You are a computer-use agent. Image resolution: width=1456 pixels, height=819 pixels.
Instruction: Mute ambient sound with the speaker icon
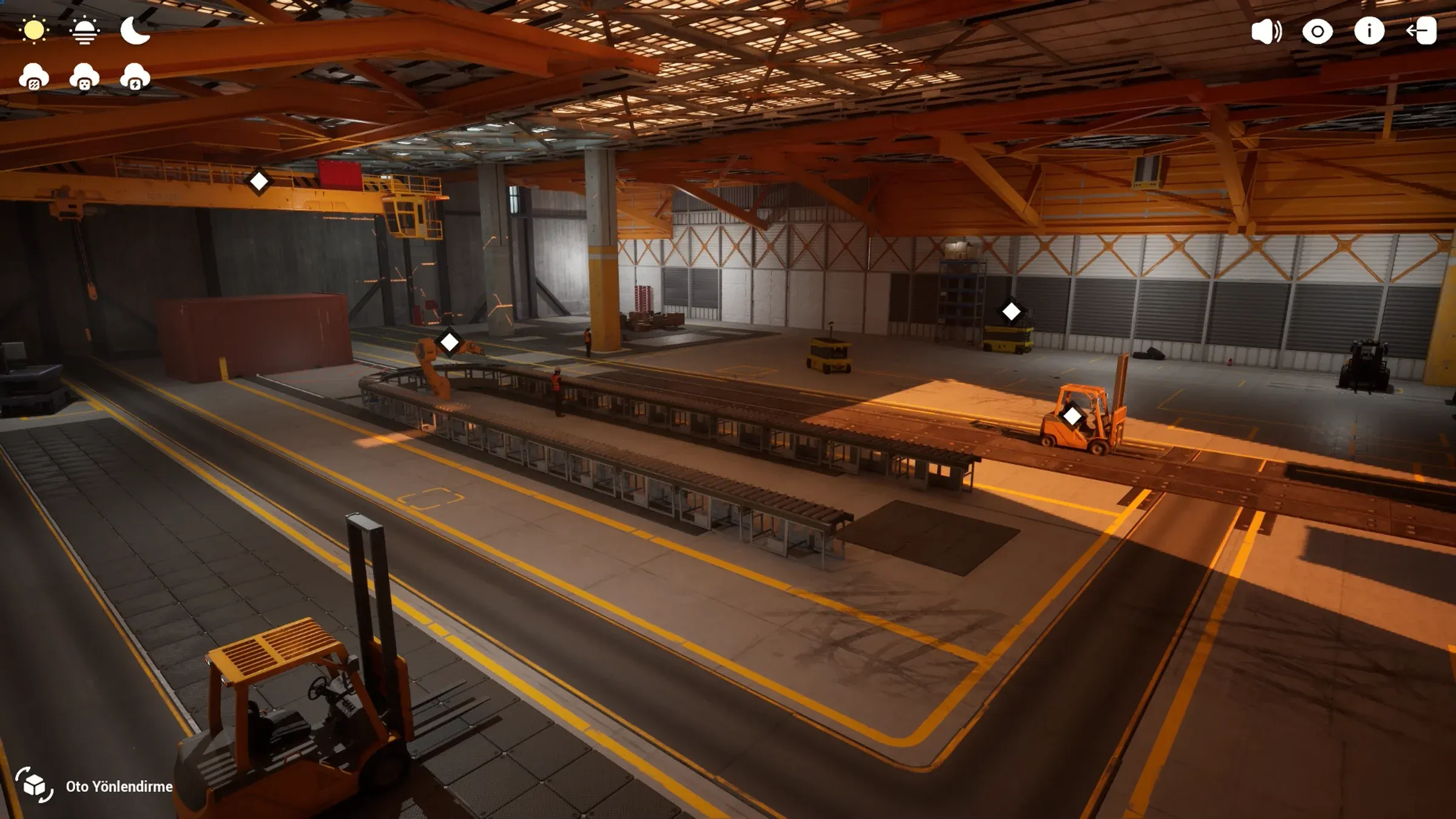point(1266,32)
